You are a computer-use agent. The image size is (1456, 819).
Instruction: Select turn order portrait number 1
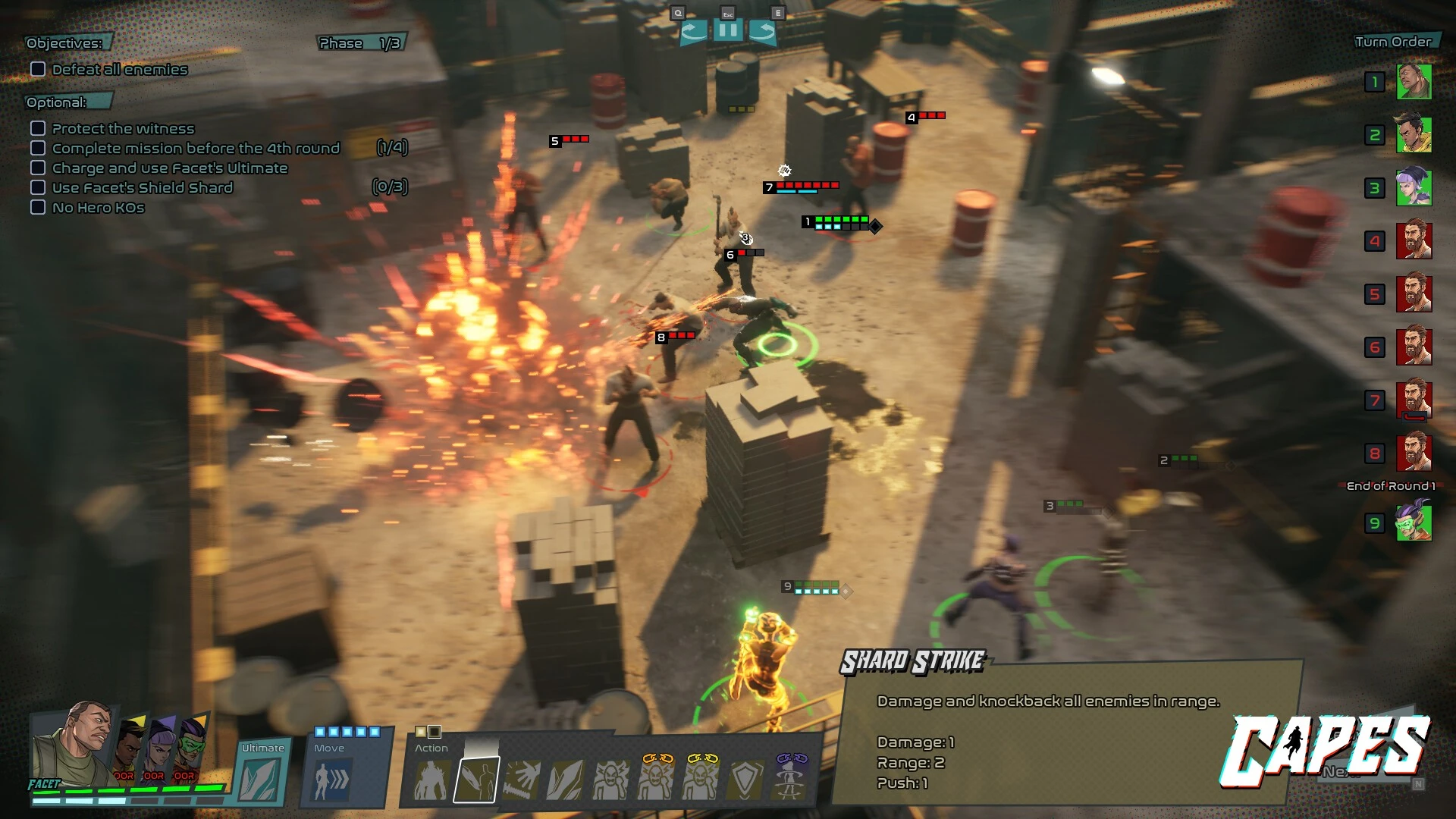pyautogui.click(x=1414, y=82)
